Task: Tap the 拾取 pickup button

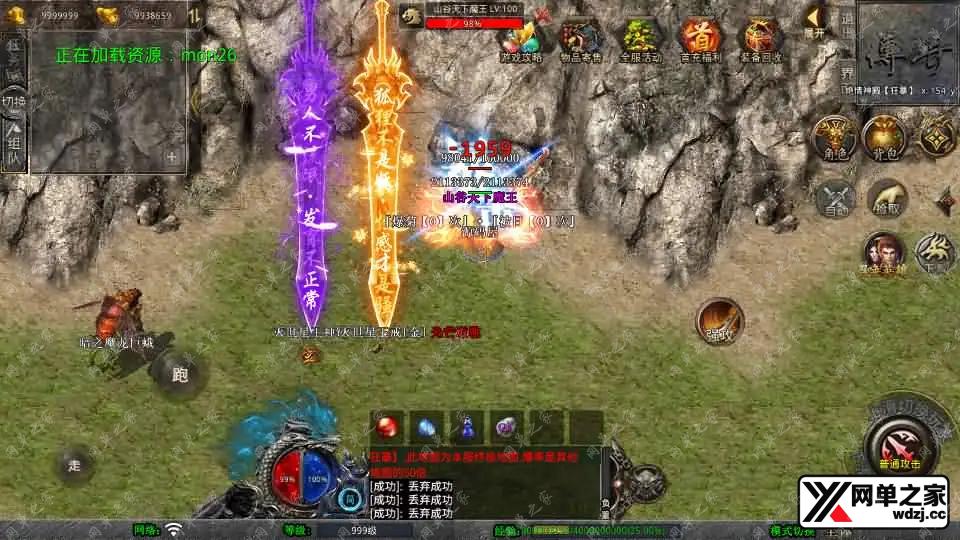Action: click(886, 199)
